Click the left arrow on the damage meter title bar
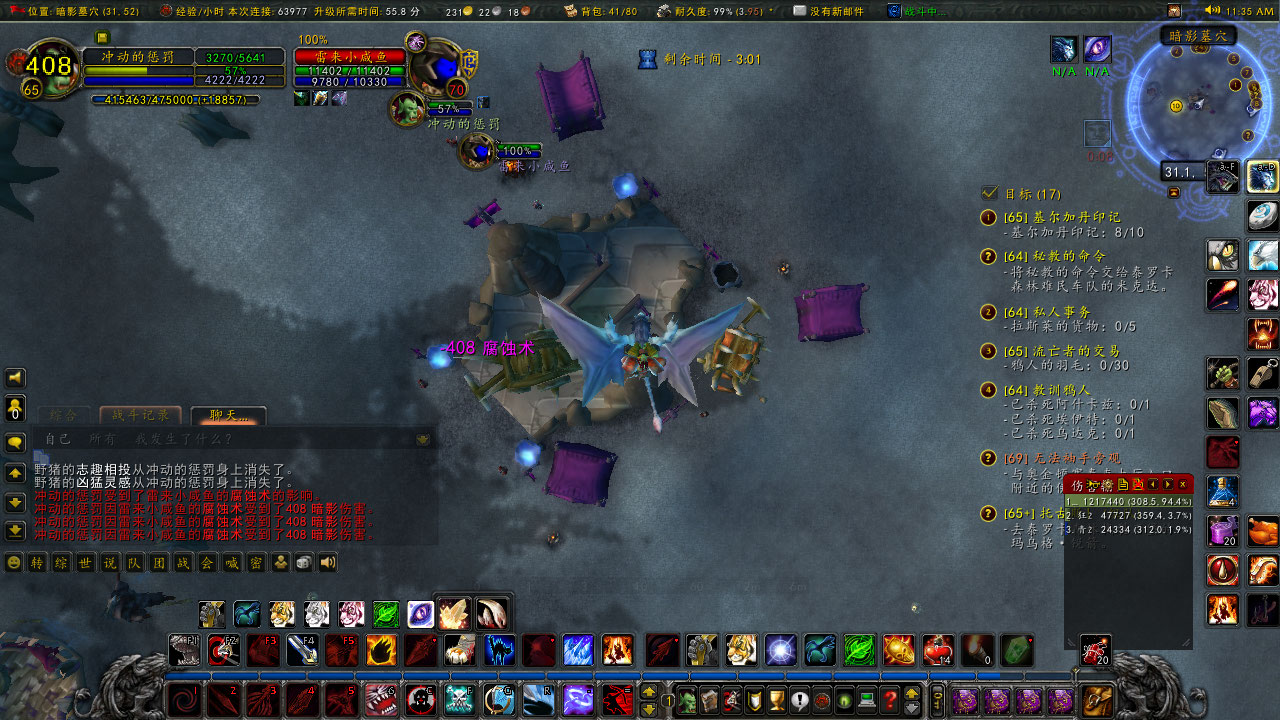 click(1152, 484)
